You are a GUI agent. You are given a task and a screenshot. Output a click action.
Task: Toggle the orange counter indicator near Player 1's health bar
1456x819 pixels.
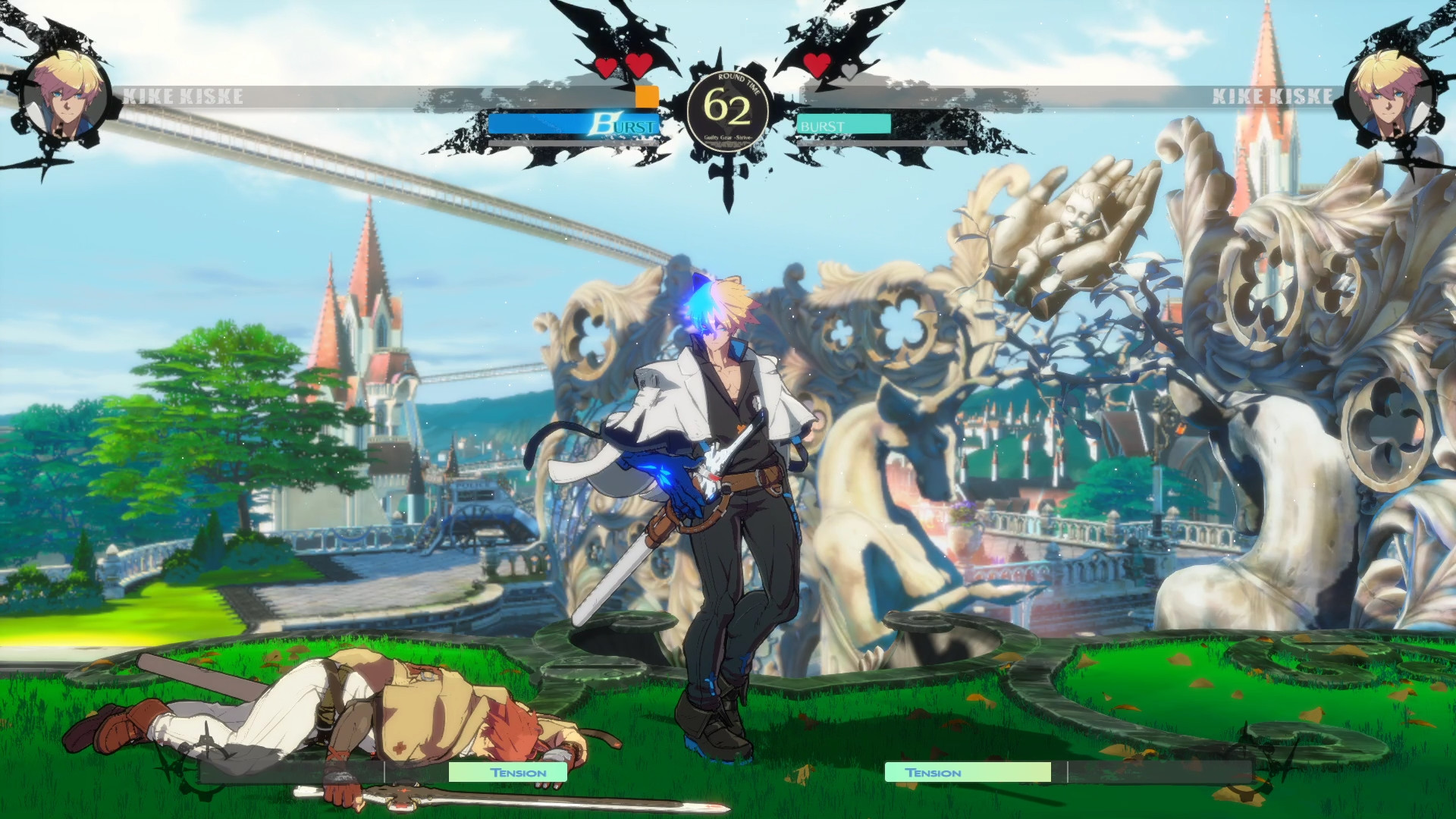[x=646, y=97]
